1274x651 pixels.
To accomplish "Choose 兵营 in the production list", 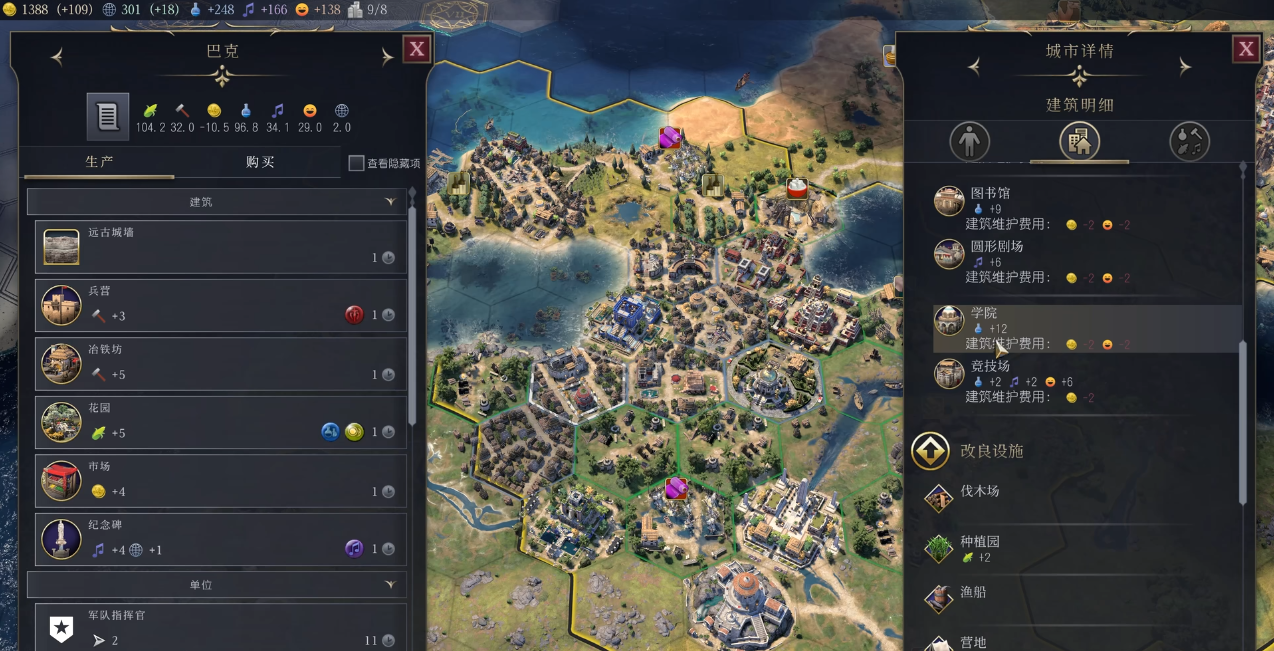I will coord(220,304).
